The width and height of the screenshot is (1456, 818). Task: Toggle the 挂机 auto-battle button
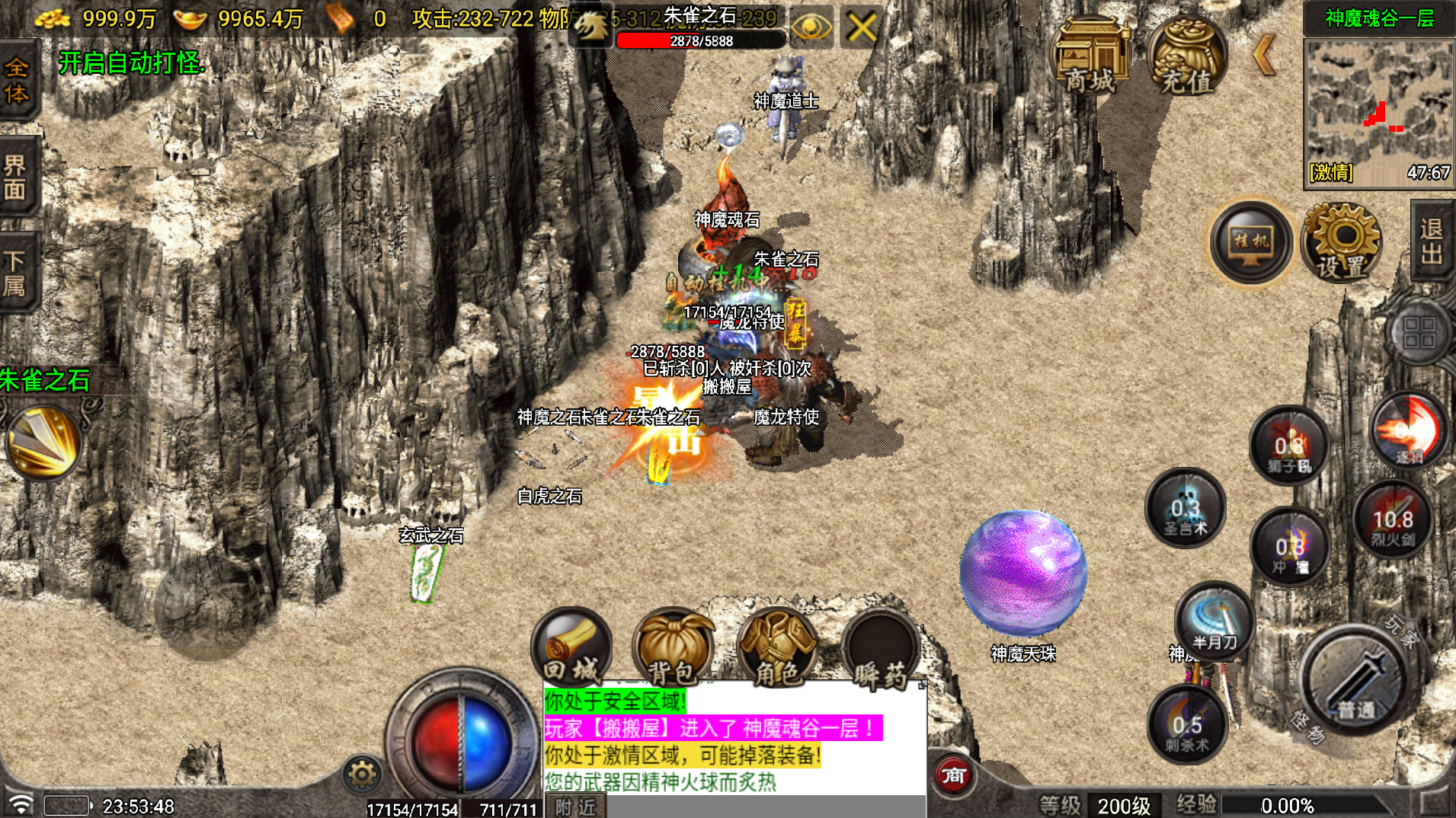click(1251, 242)
